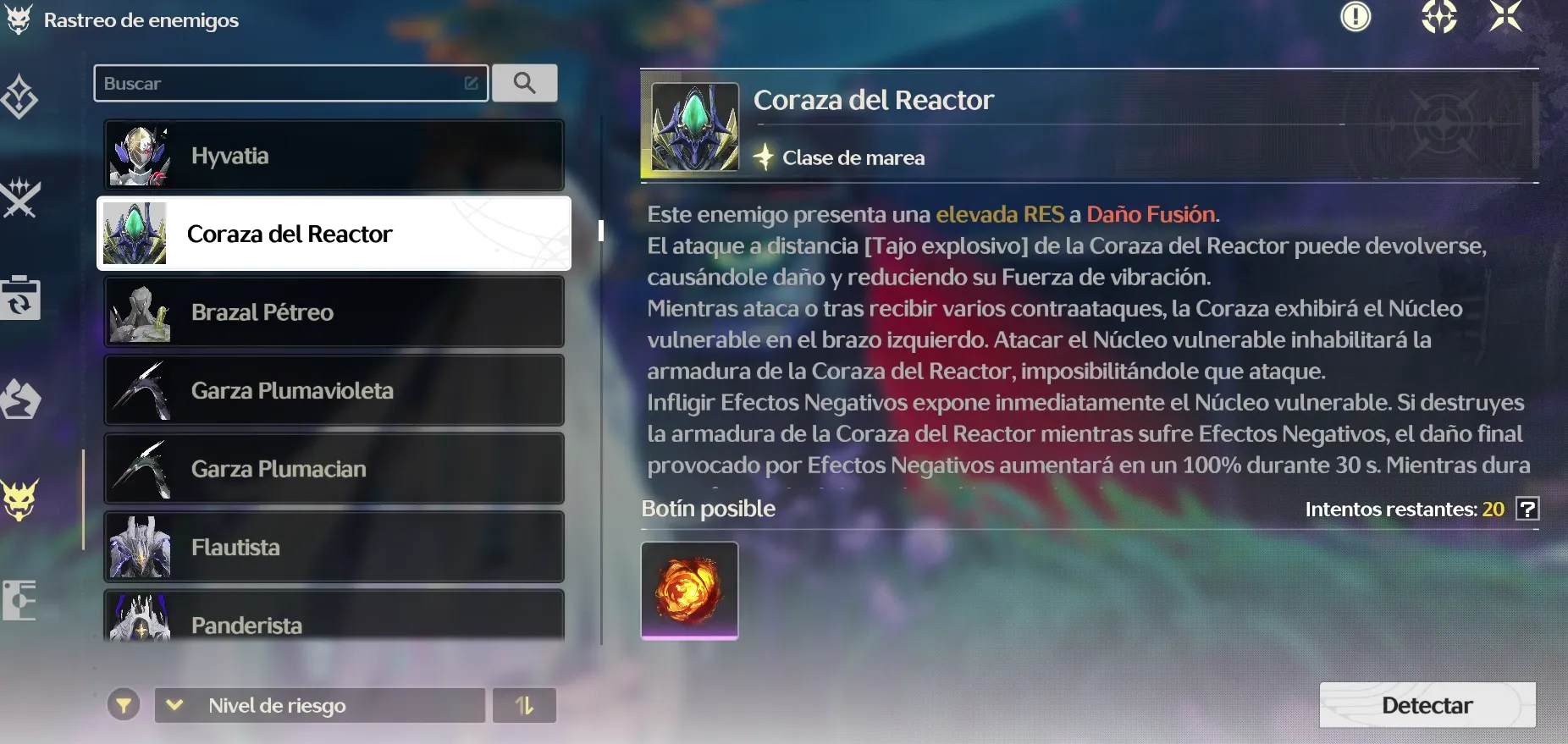The height and width of the screenshot is (744, 1568).
Task: Click the fiery loot drop thumbnail under Botín posible
Action: point(689,590)
